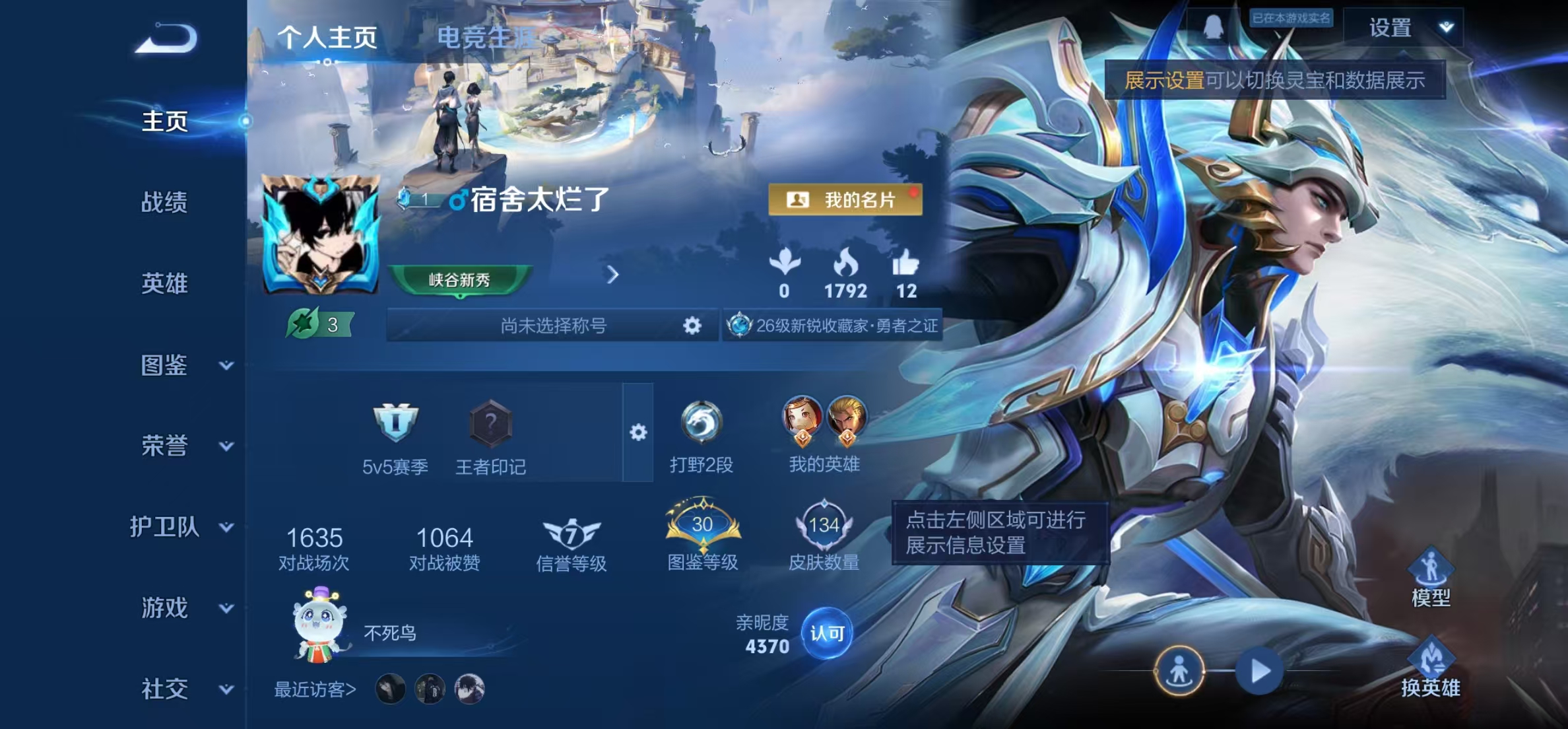Click the 图鉴等级 level 30 badge
Image resolution: width=1568 pixels, height=729 pixels.
point(703,525)
